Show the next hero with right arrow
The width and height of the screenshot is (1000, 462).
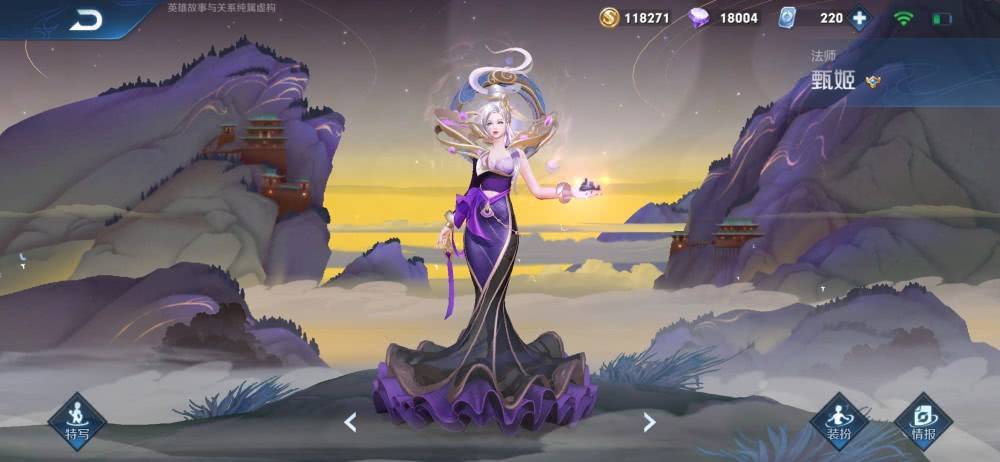(x=649, y=422)
